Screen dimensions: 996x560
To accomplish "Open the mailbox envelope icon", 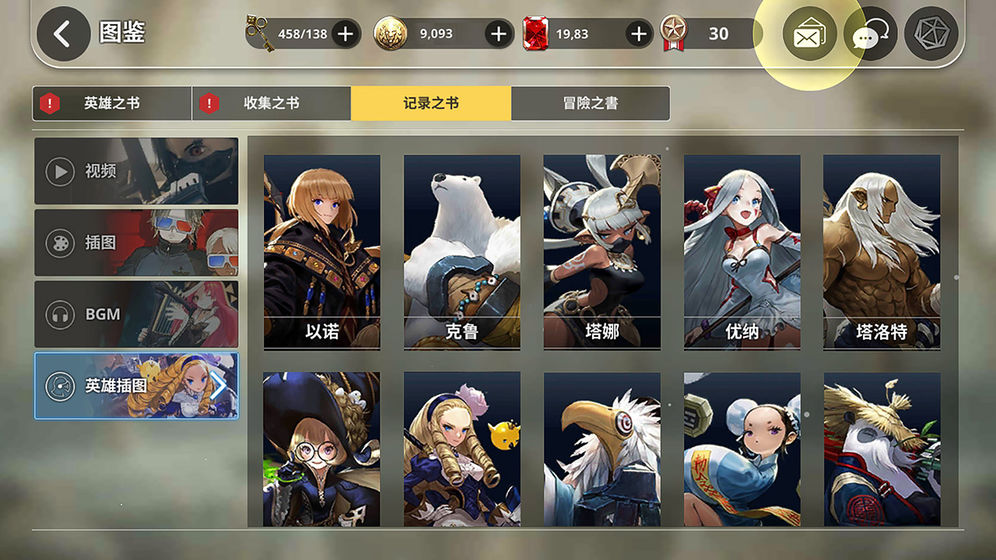I will click(x=808, y=36).
